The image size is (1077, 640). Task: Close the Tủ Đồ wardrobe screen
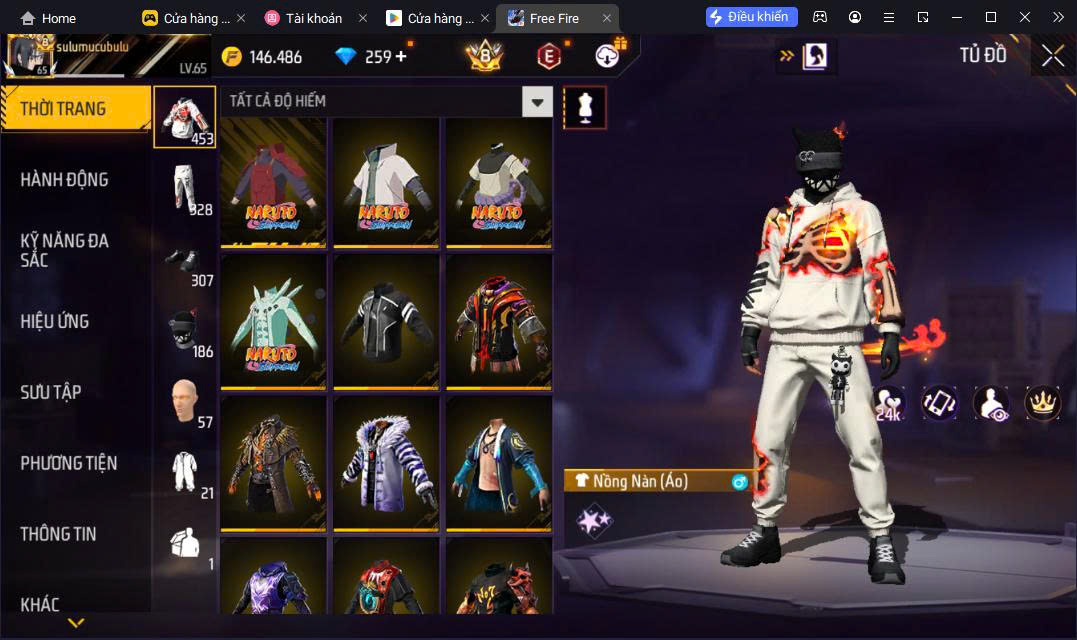click(x=1052, y=56)
